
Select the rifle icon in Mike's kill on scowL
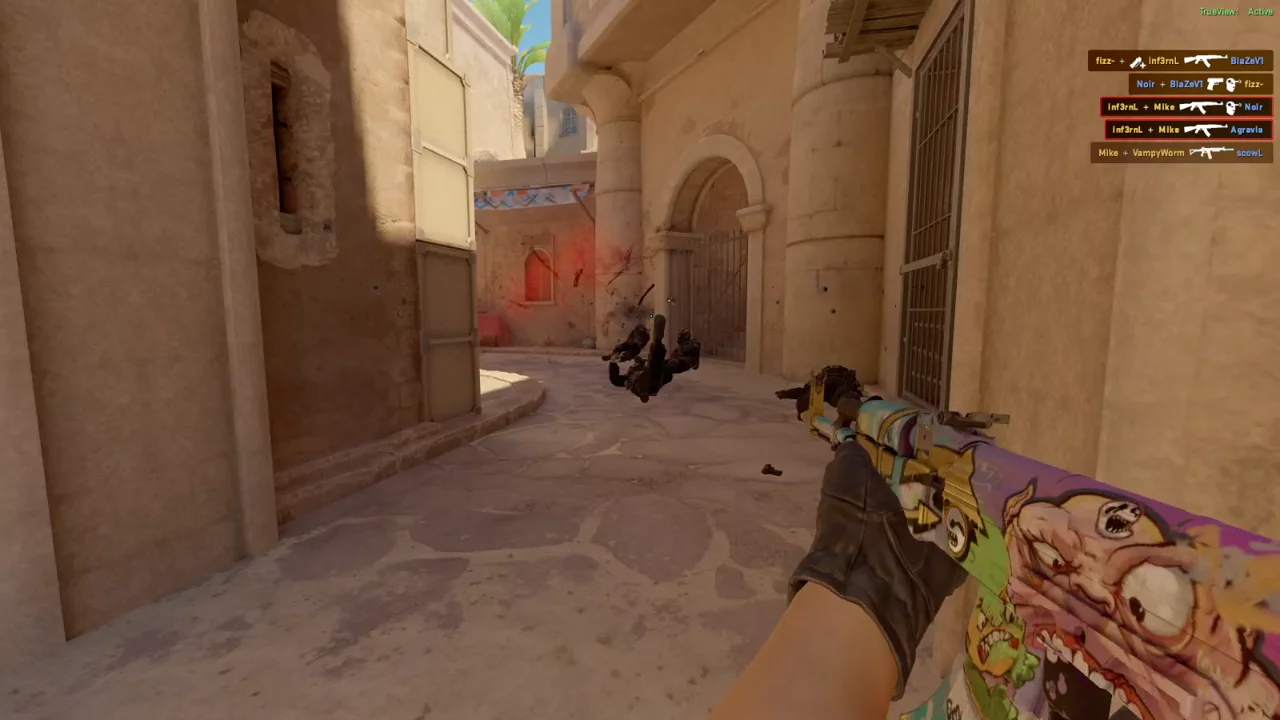point(1210,152)
